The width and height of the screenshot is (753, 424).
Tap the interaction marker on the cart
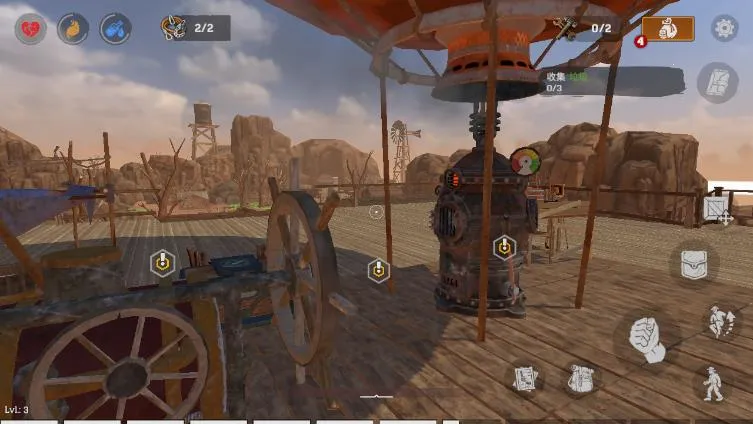point(161,263)
